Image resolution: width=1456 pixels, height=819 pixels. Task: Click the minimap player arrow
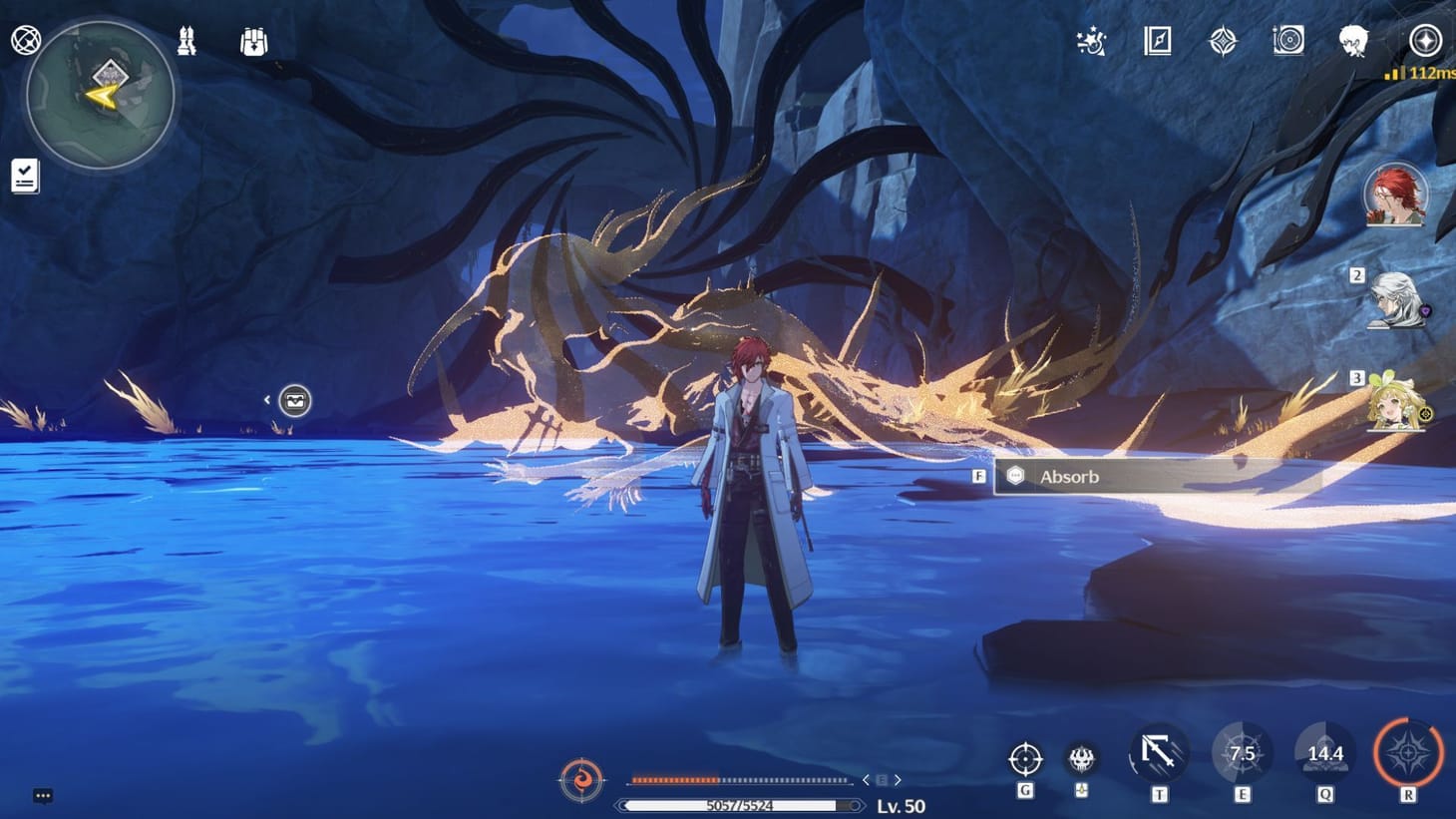pos(98,95)
